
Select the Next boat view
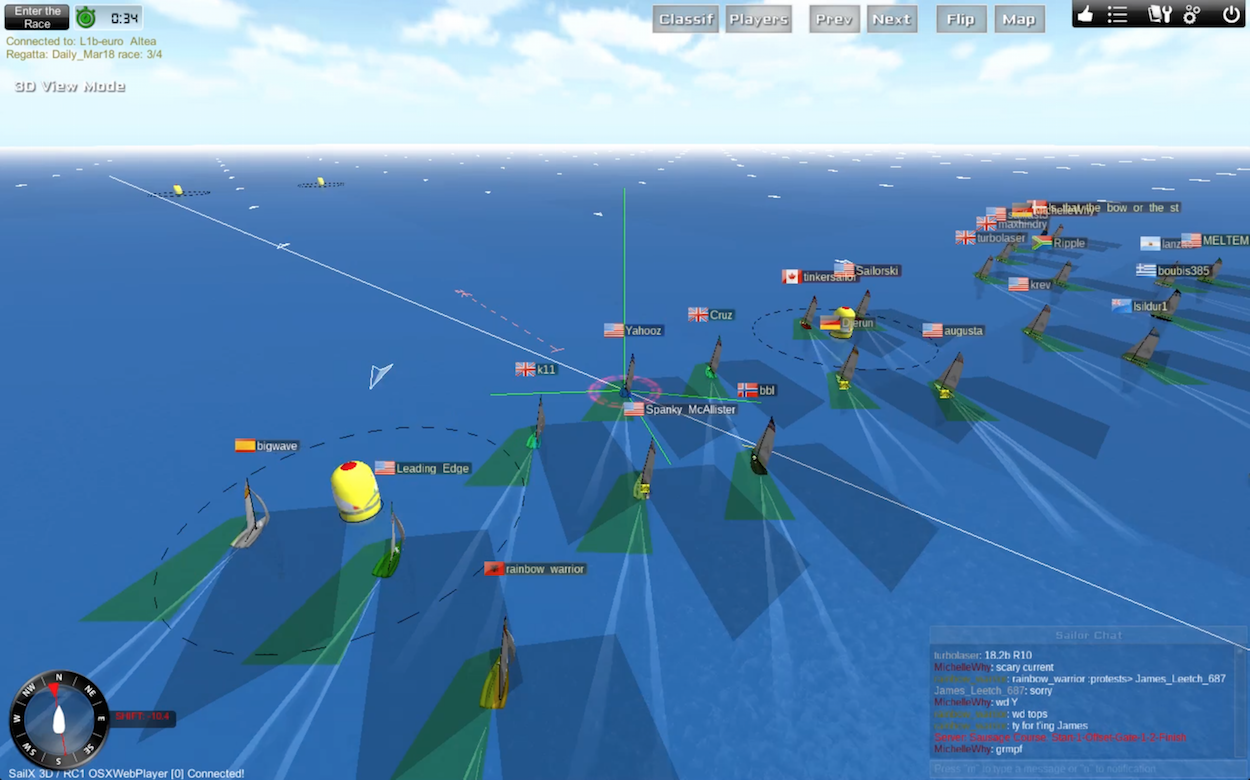[x=891, y=19]
